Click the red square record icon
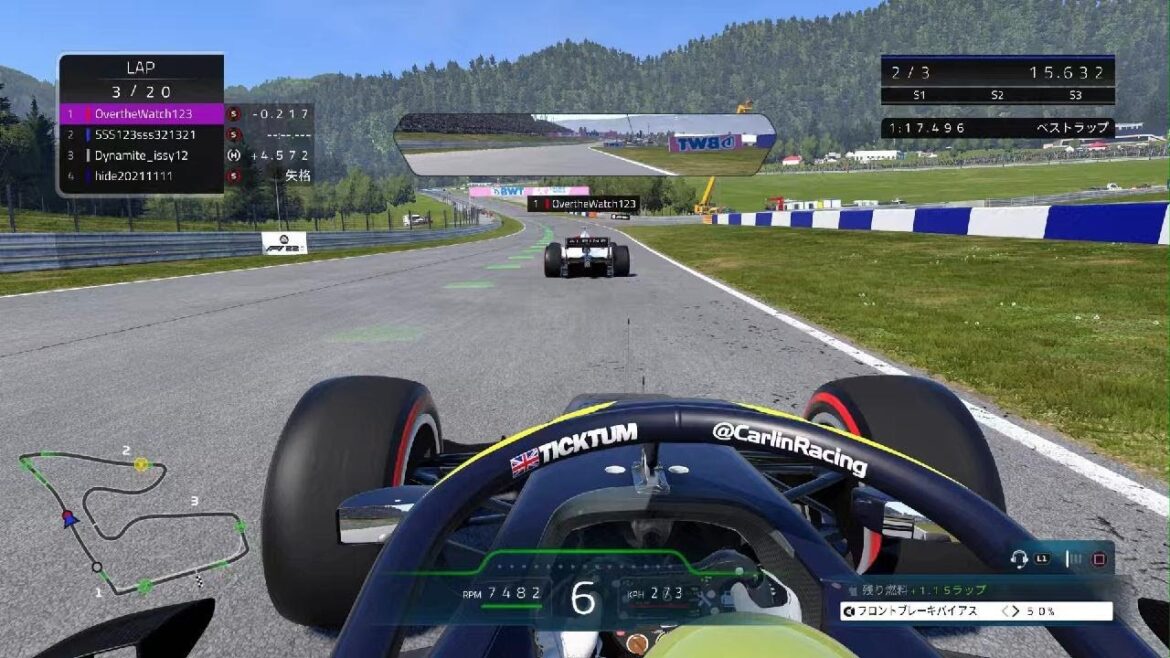The image size is (1170, 658). click(1099, 559)
